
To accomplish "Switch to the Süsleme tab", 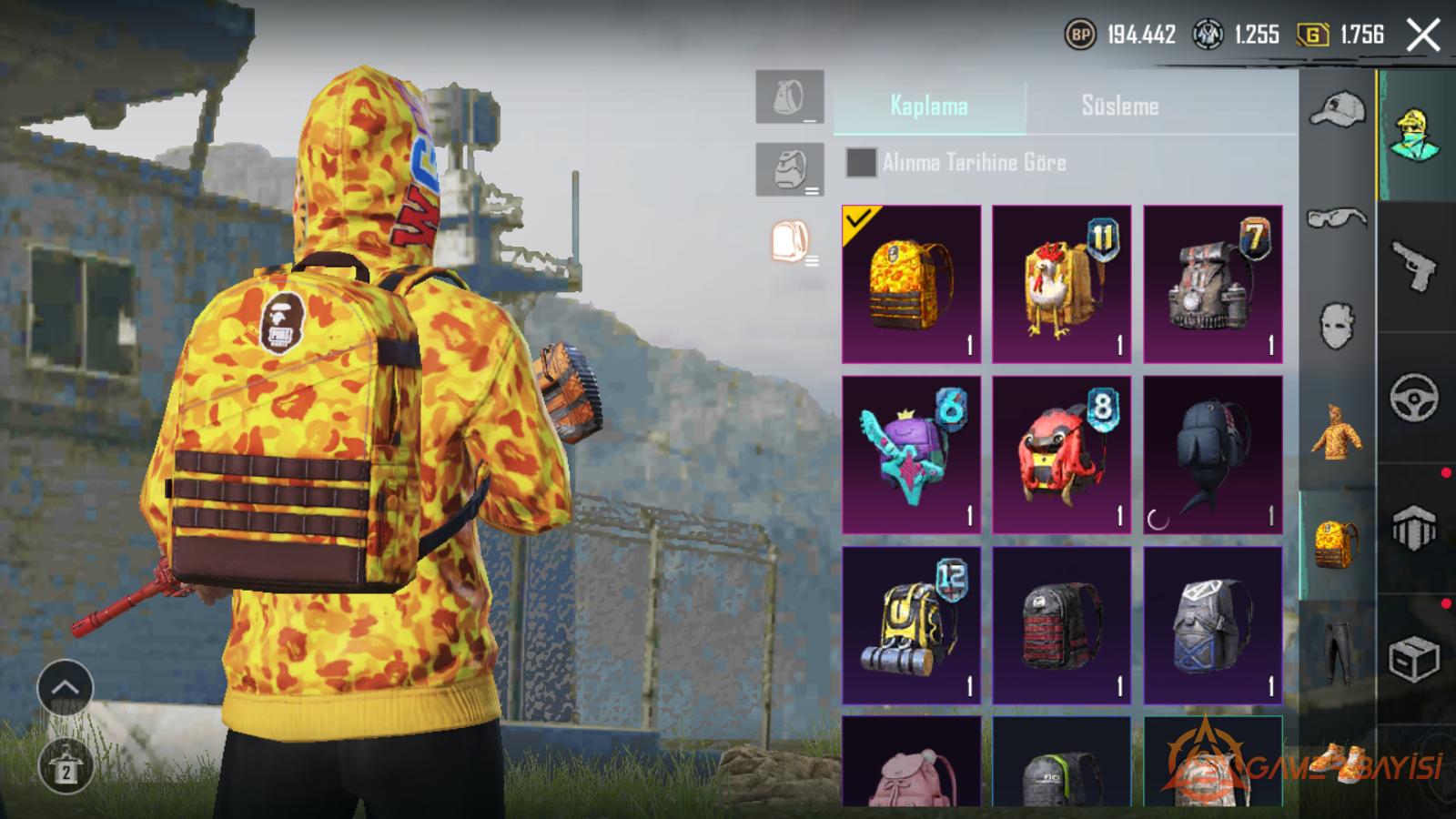I will point(1119,106).
